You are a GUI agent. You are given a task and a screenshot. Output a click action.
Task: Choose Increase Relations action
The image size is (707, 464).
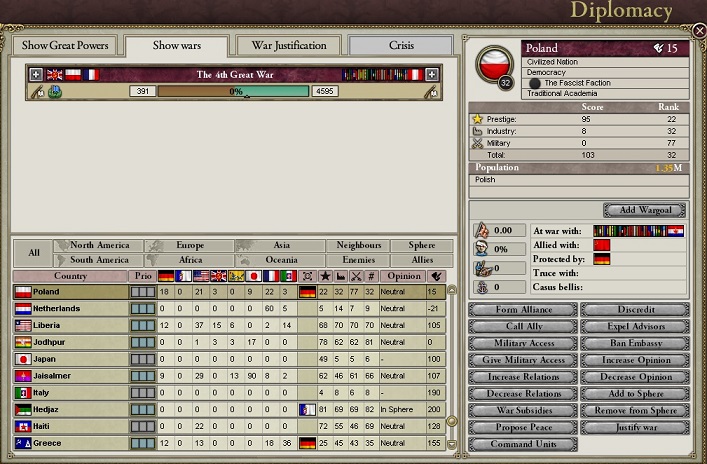point(522,377)
